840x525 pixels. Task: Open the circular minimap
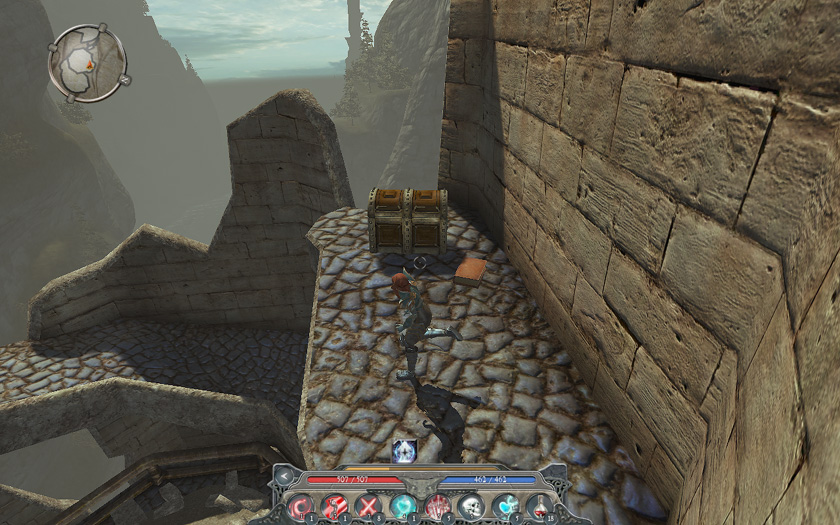87,62
